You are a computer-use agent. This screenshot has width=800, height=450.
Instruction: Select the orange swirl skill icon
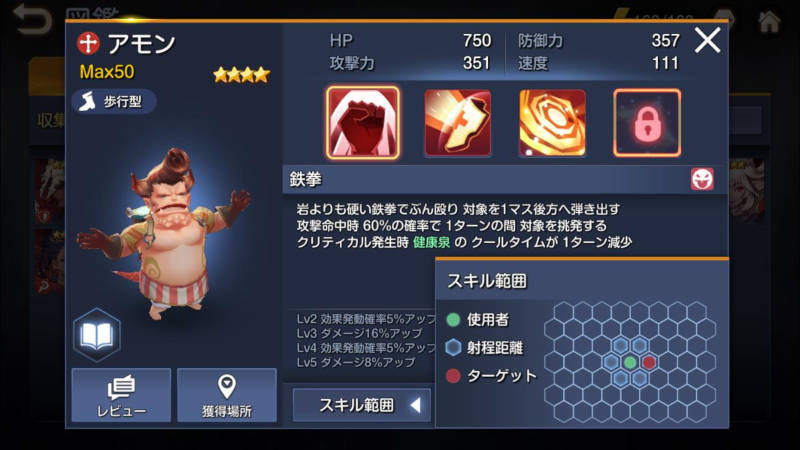(x=552, y=122)
